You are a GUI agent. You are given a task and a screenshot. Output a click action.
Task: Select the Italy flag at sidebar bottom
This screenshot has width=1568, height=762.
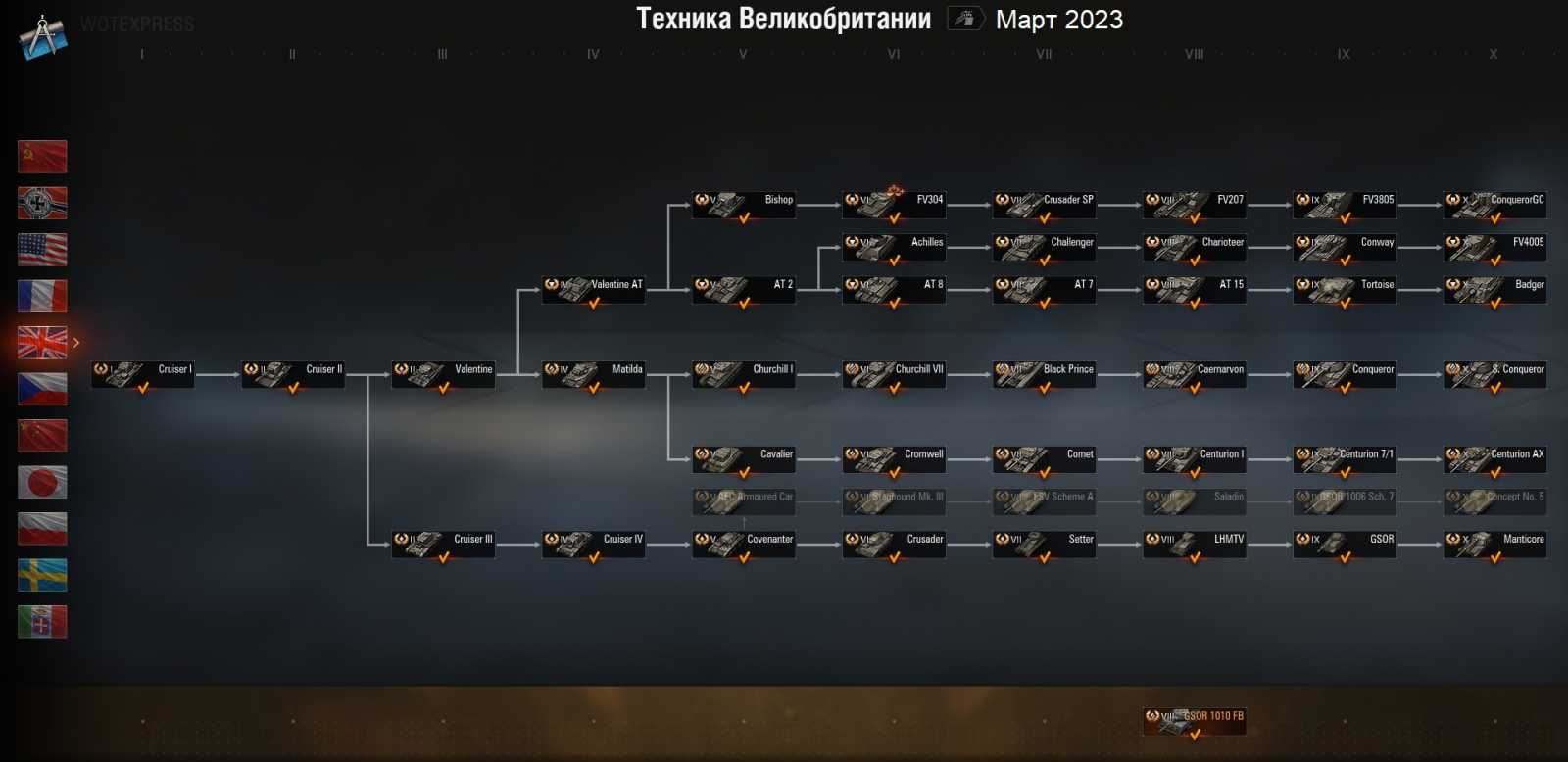tap(42, 621)
